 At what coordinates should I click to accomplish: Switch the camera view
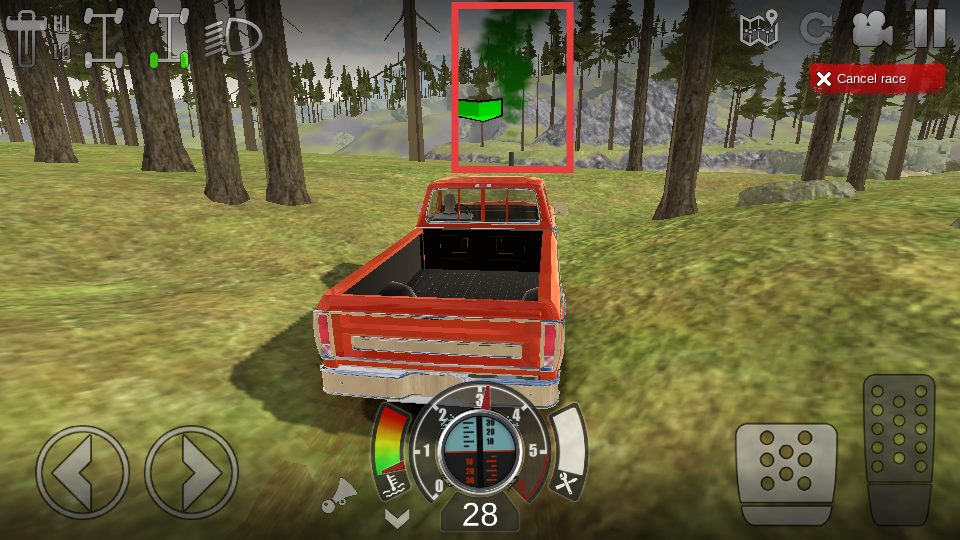coord(872,29)
